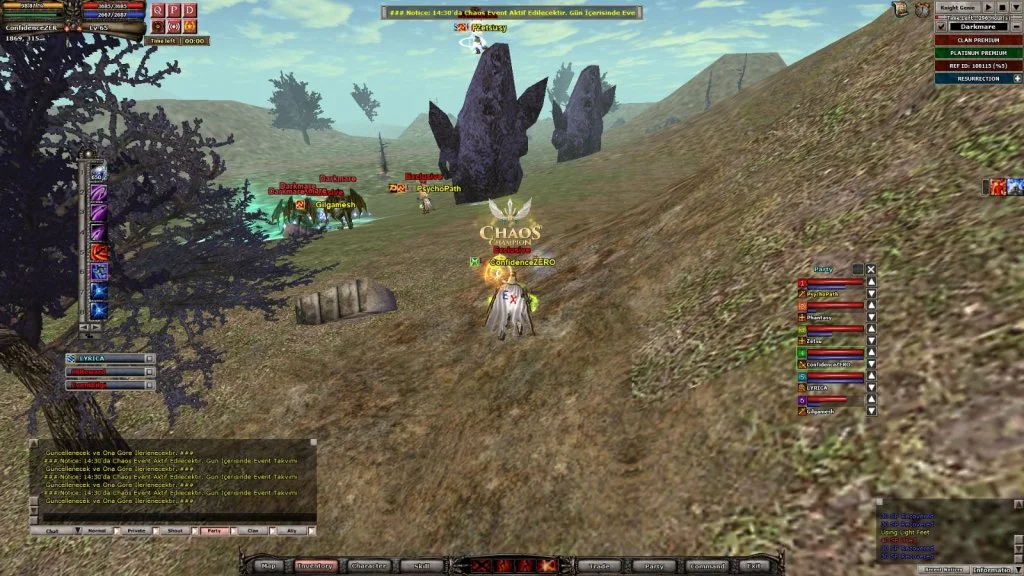
Task: Click the red P button
Action: point(174,10)
